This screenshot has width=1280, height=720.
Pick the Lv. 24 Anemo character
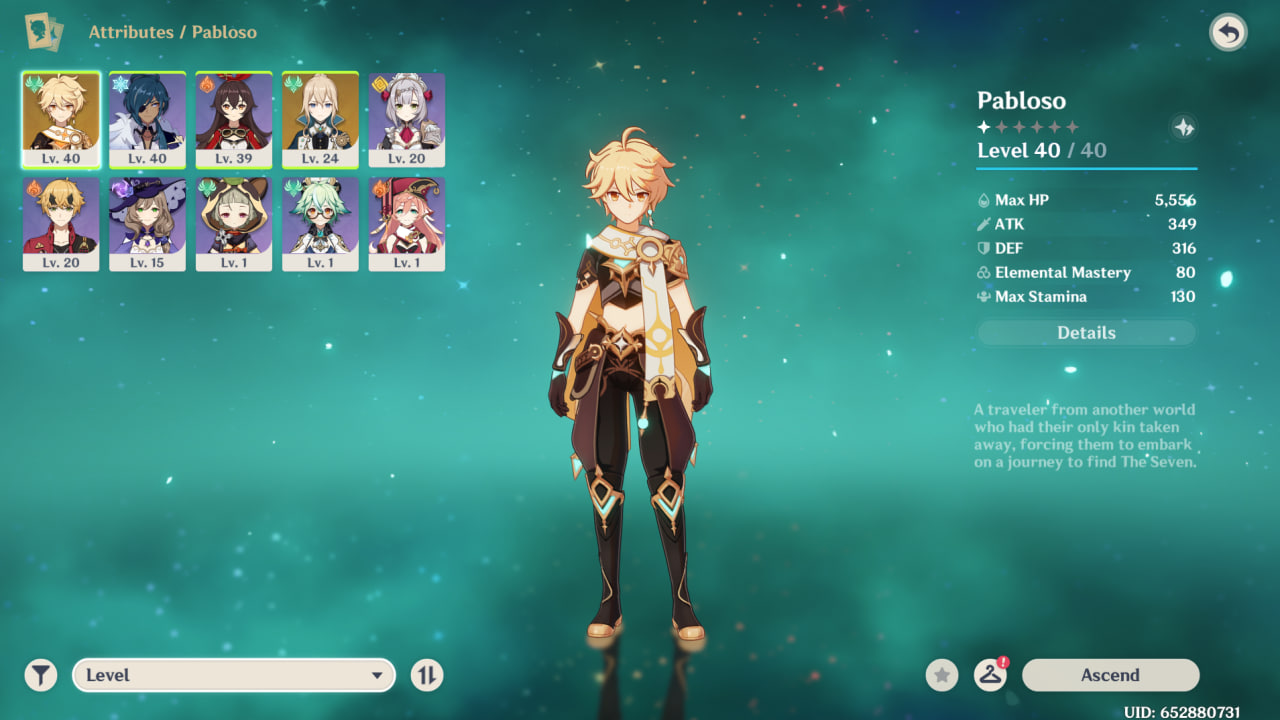coord(320,119)
